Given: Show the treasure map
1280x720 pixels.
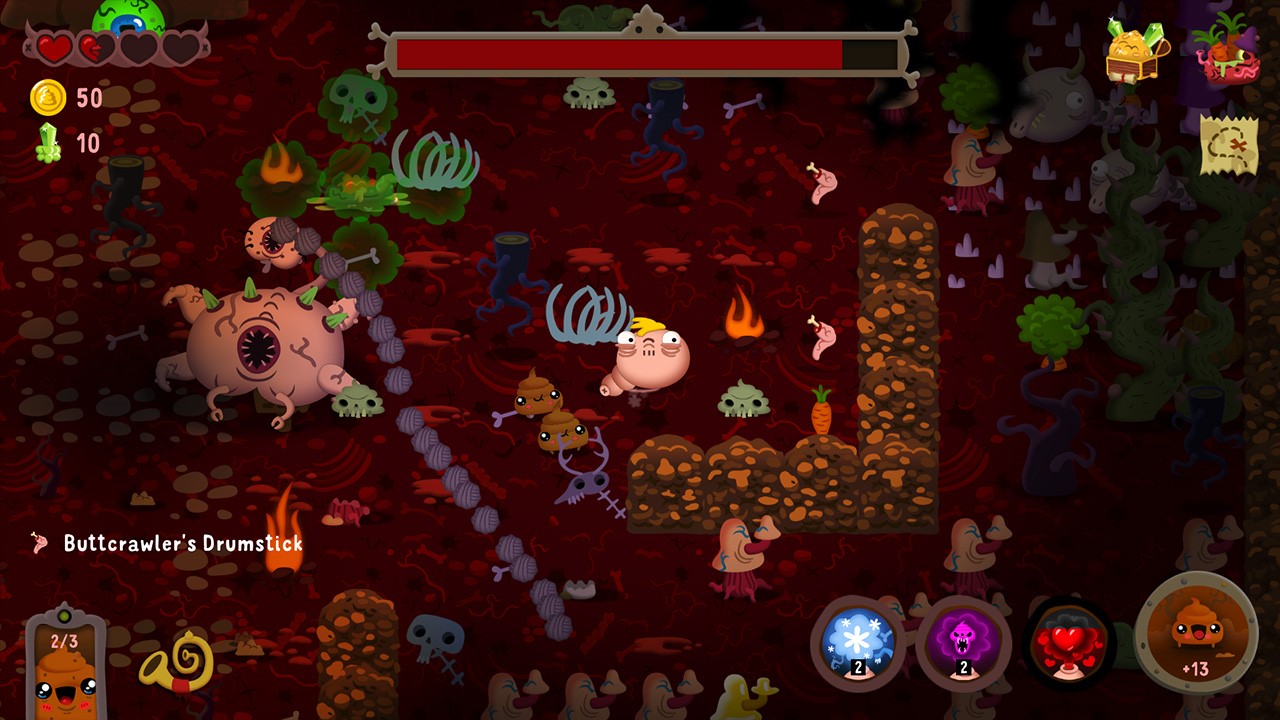Looking at the screenshot, I should point(1228,146).
